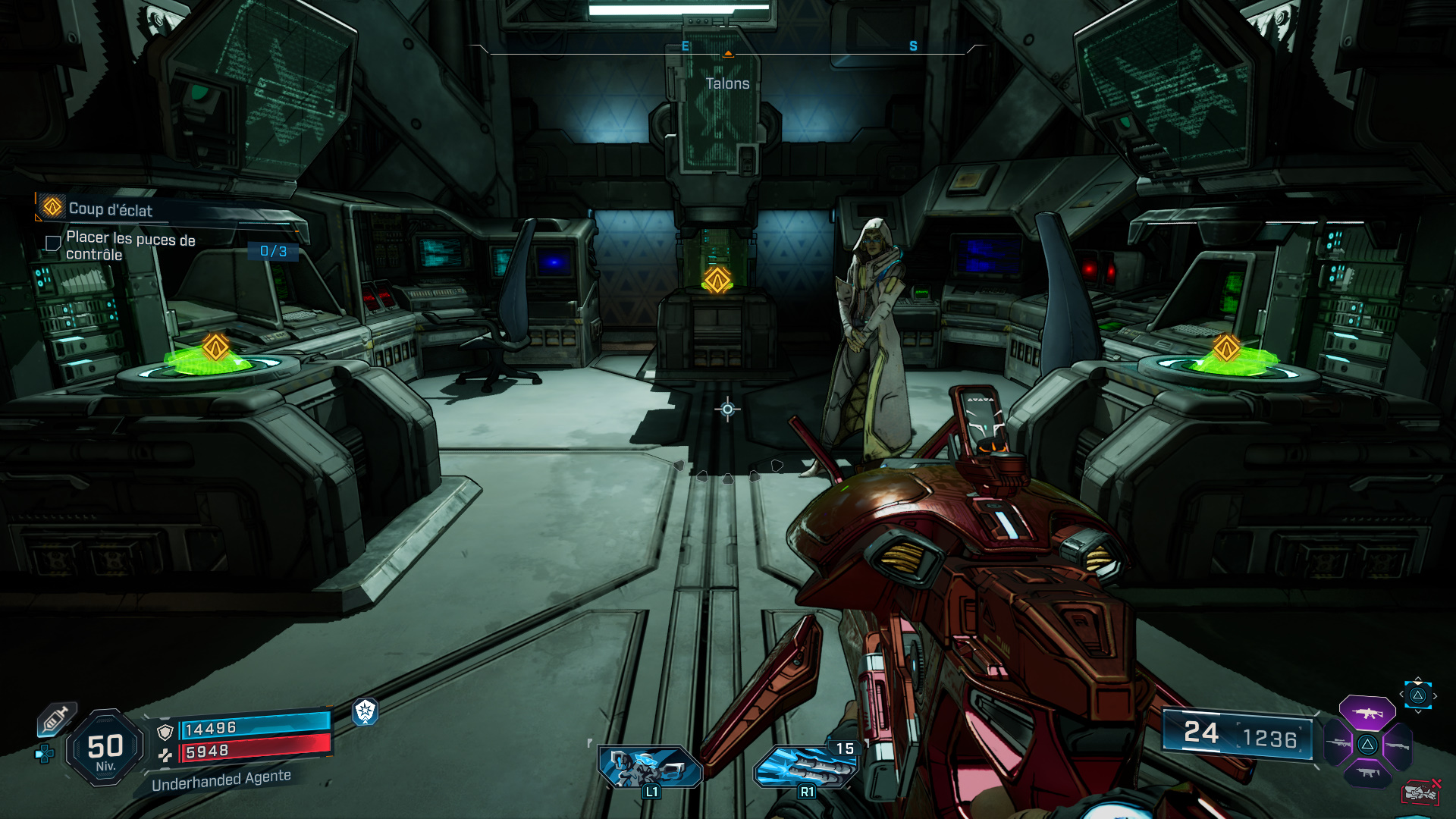This screenshot has width=1456, height=819.
Task: Click the compass bar's South marker
Action: (x=913, y=46)
